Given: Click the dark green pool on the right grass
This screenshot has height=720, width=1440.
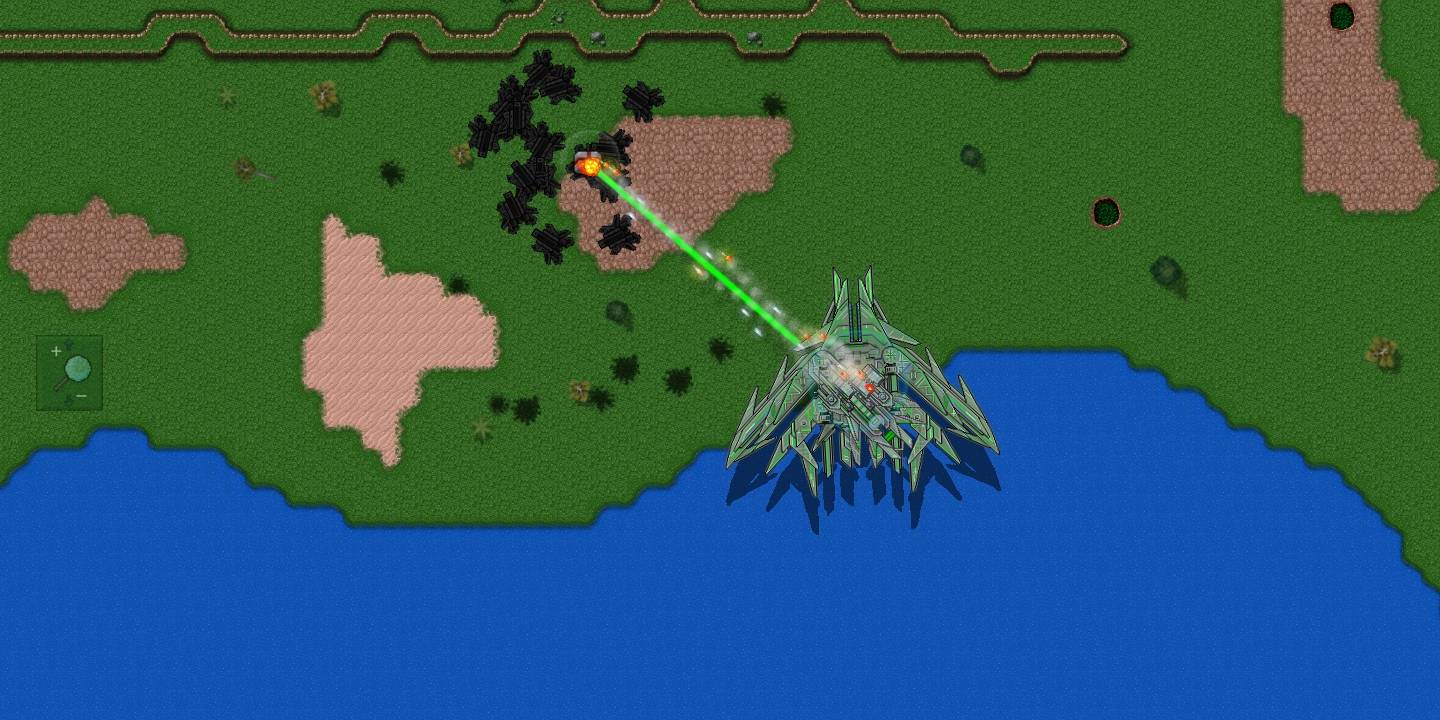Looking at the screenshot, I should (x=1104, y=212).
